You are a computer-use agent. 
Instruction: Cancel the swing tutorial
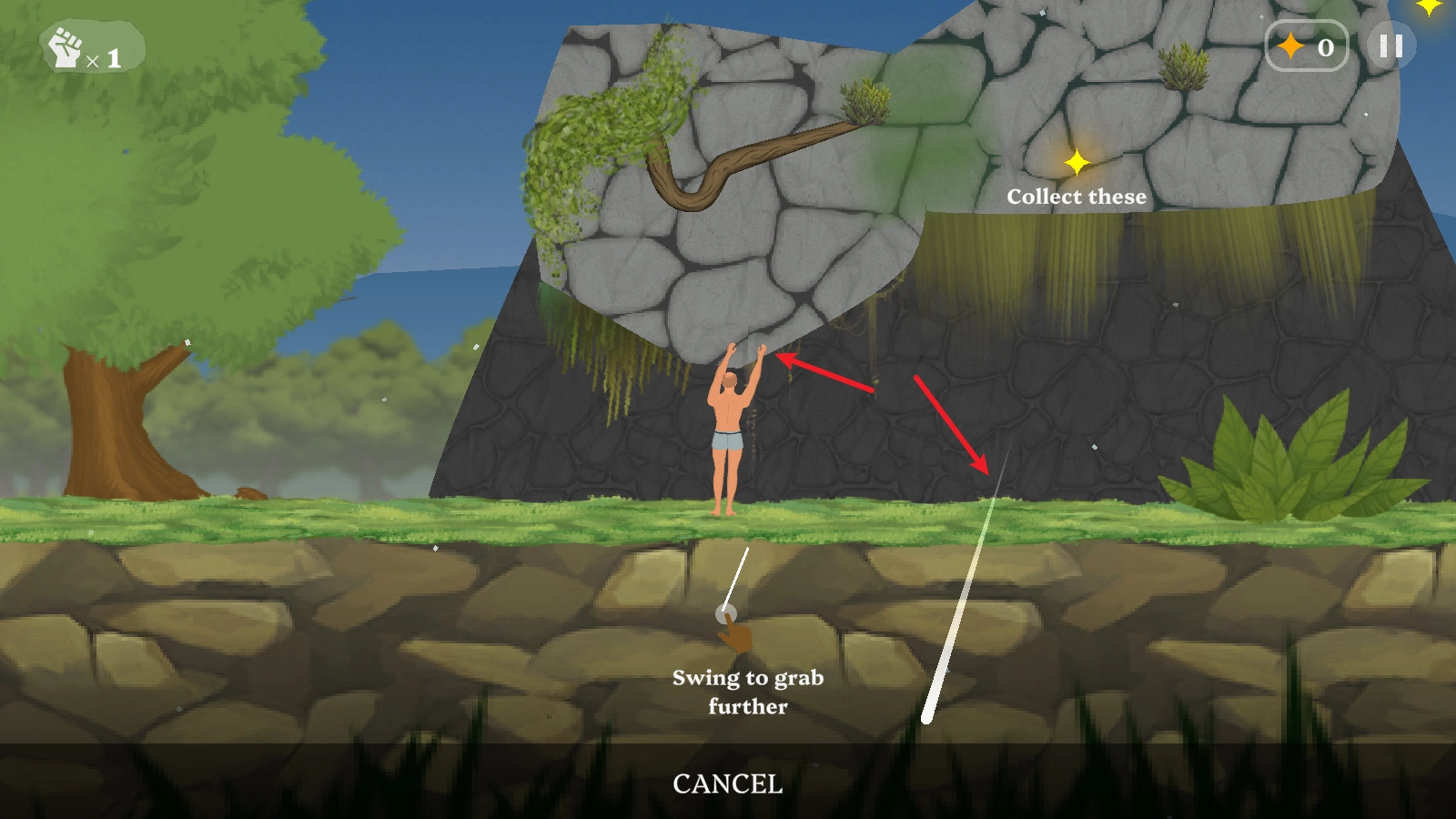coord(727,784)
